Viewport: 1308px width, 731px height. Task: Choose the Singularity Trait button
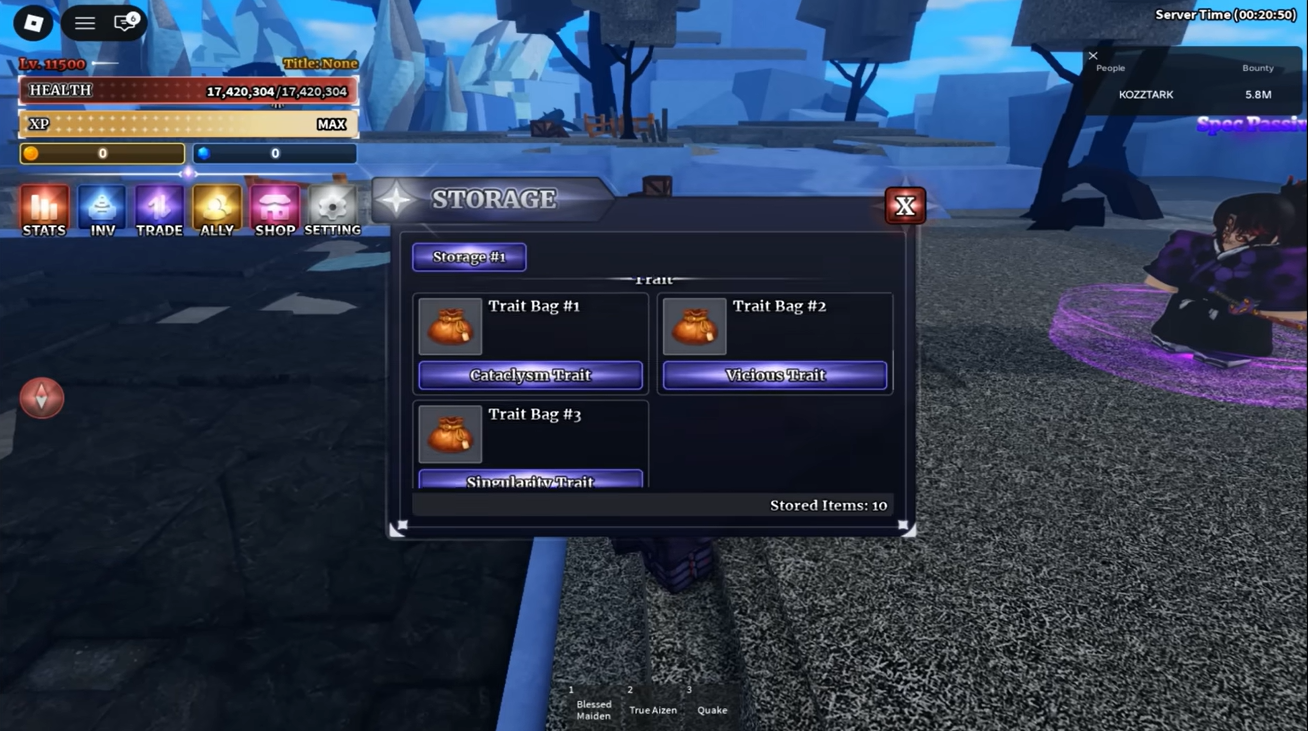coord(530,480)
